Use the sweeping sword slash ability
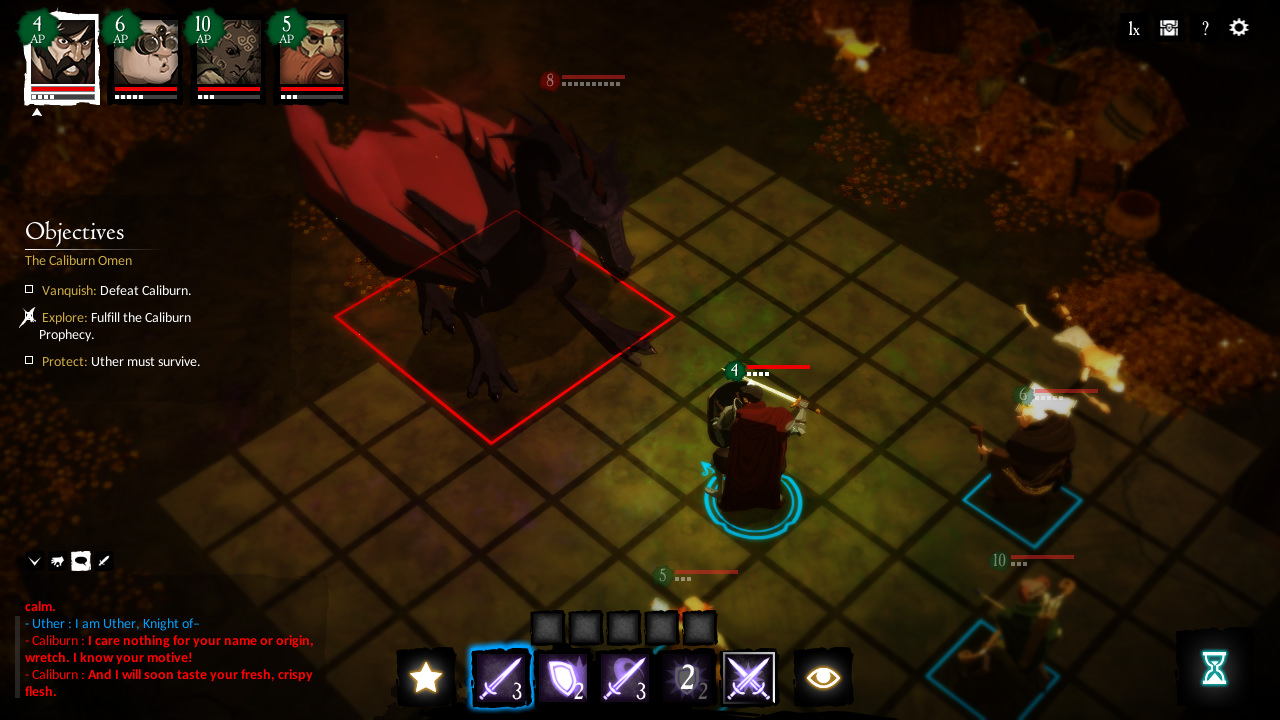The width and height of the screenshot is (1280, 720). 626,677
